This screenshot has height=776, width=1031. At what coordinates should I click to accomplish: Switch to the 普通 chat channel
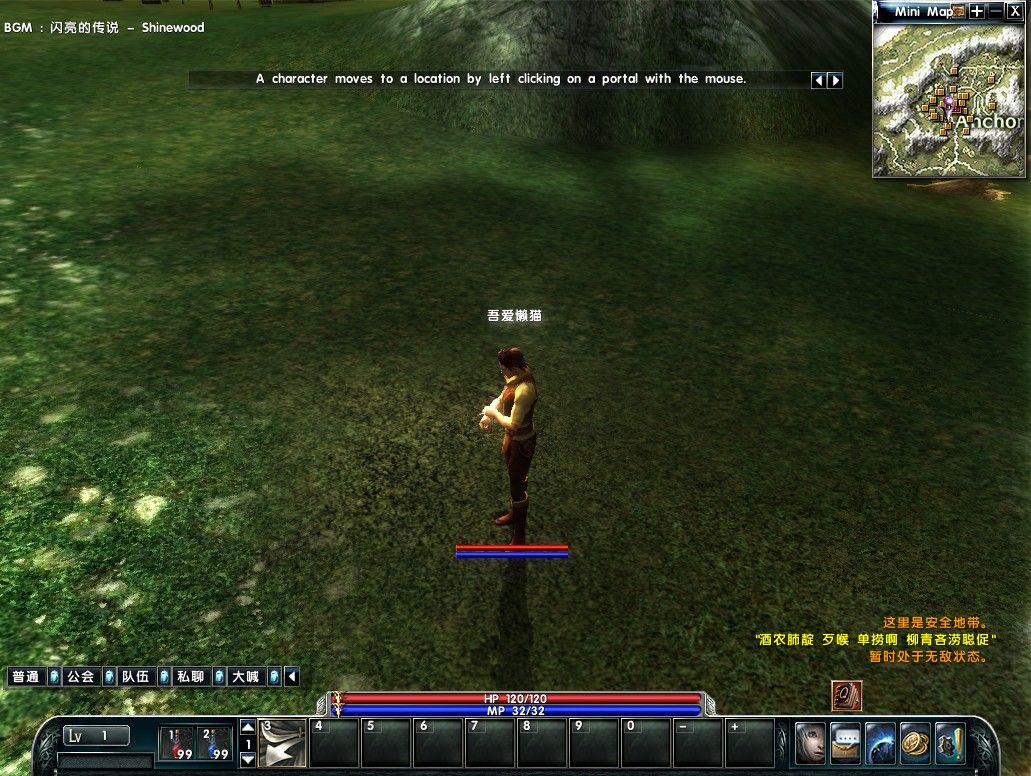[x=25, y=677]
